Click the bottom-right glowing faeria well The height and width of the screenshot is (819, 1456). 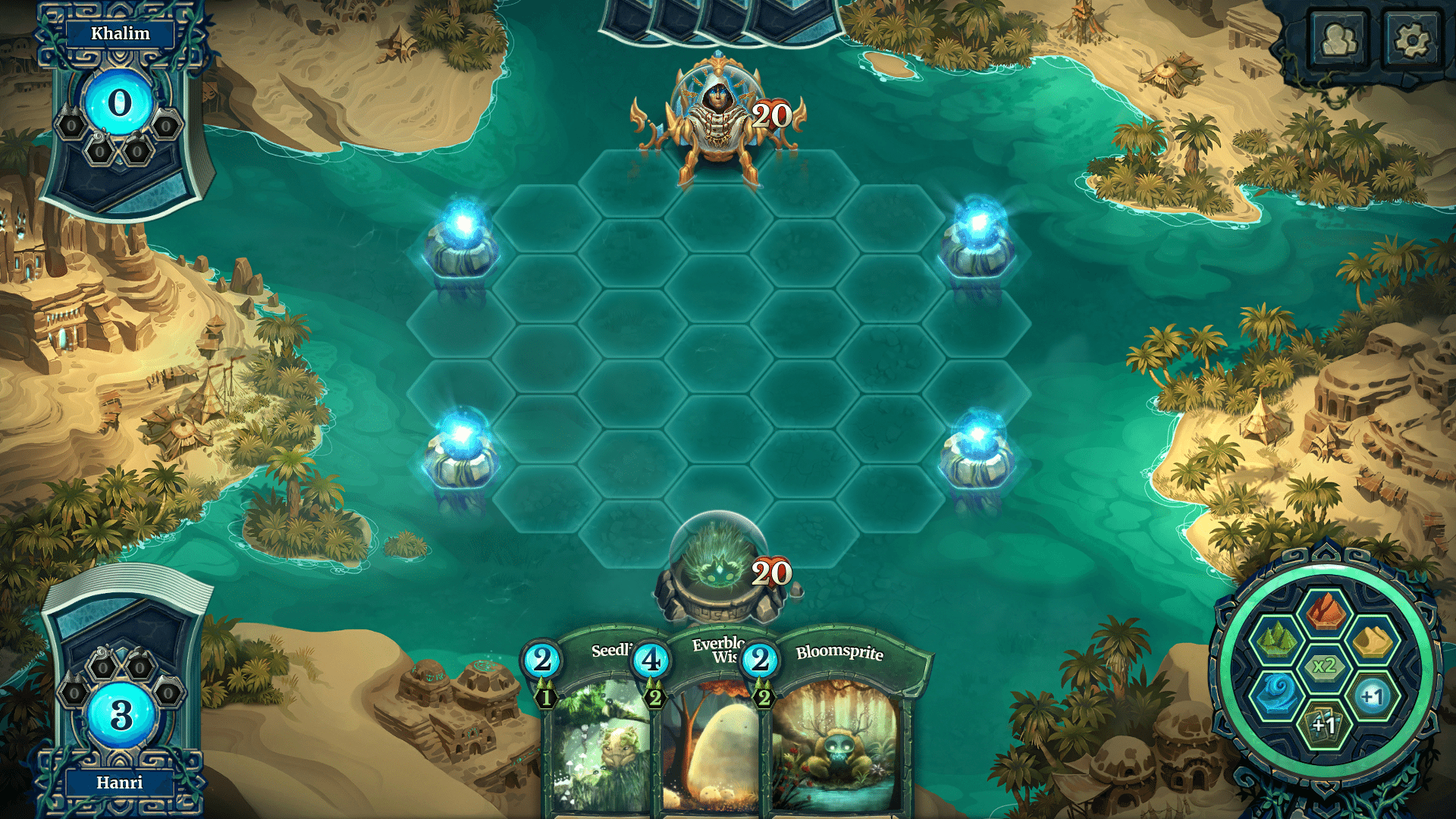[978, 447]
